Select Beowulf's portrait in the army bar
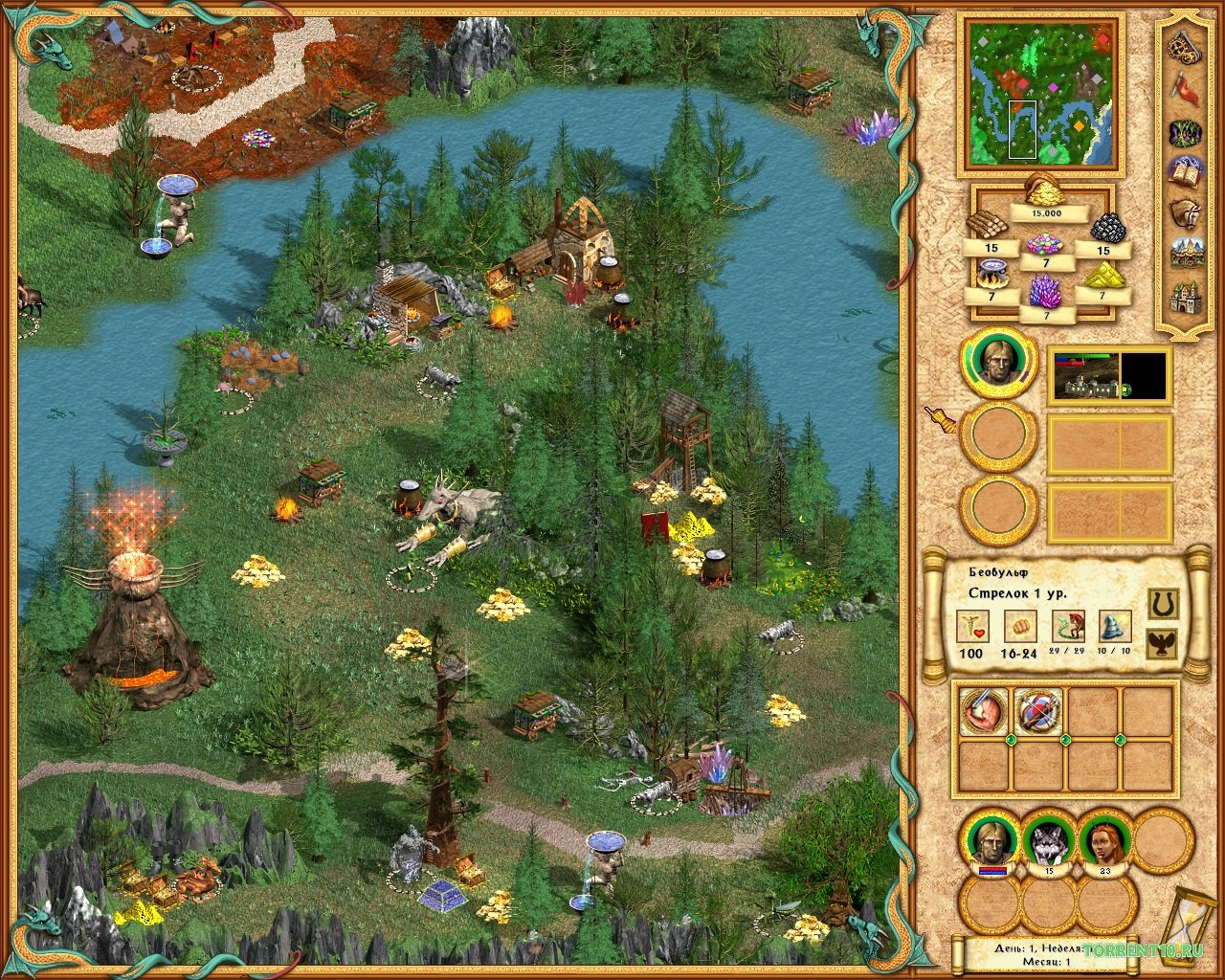1225x980 pixels. (x=991, y=840)
